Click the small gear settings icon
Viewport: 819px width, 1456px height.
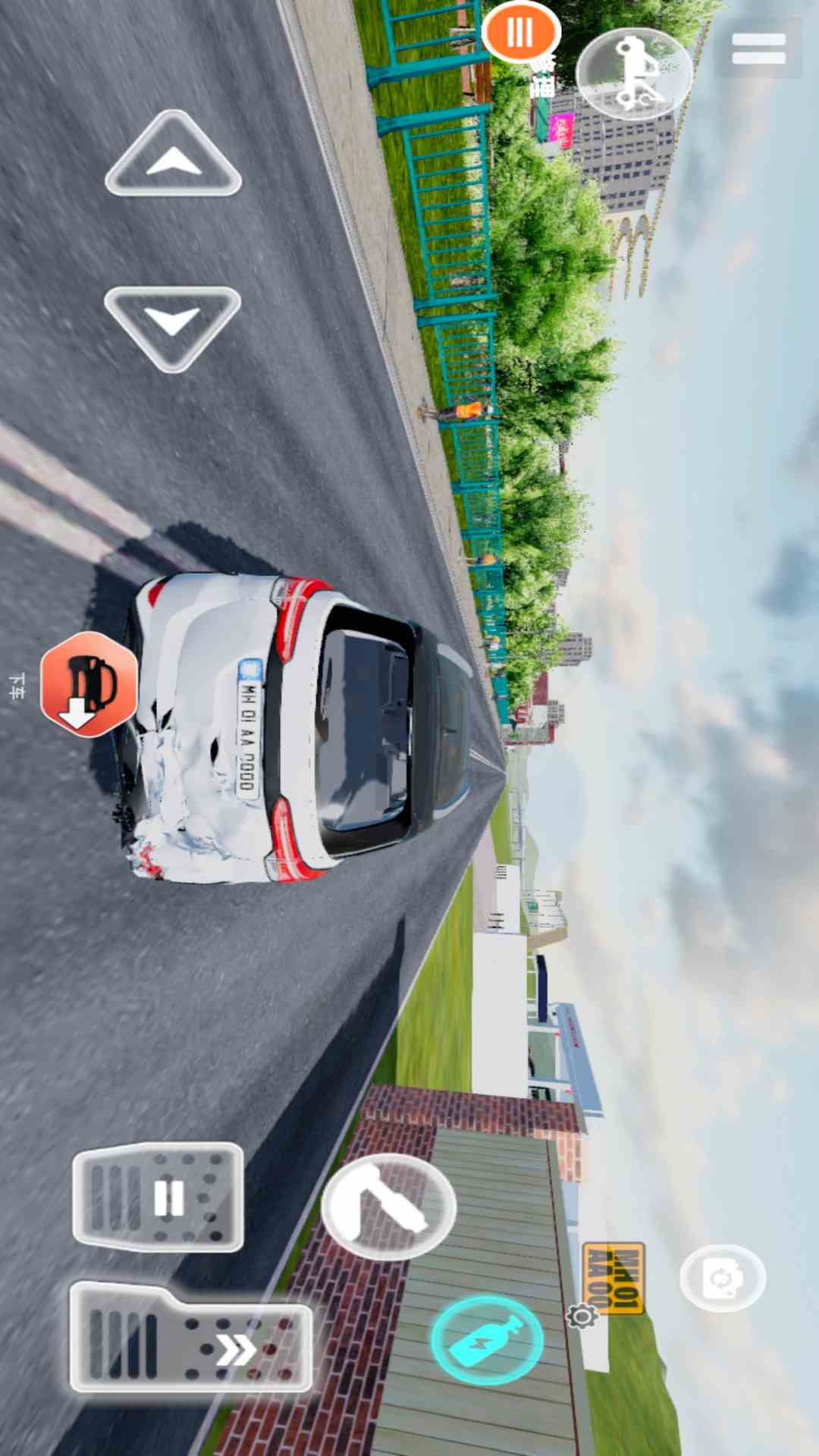582,1316
